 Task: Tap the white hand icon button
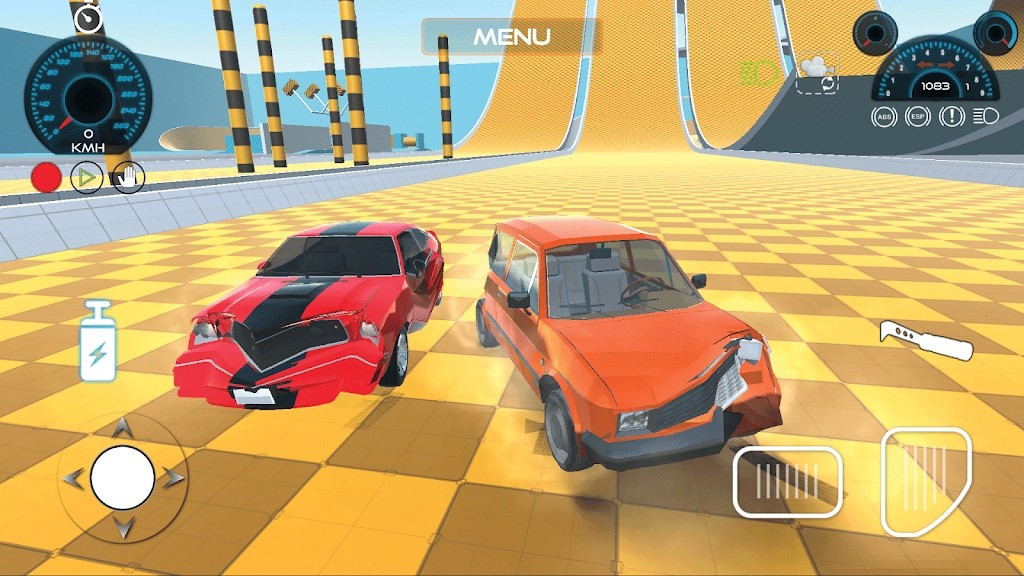tap(128, 178)
